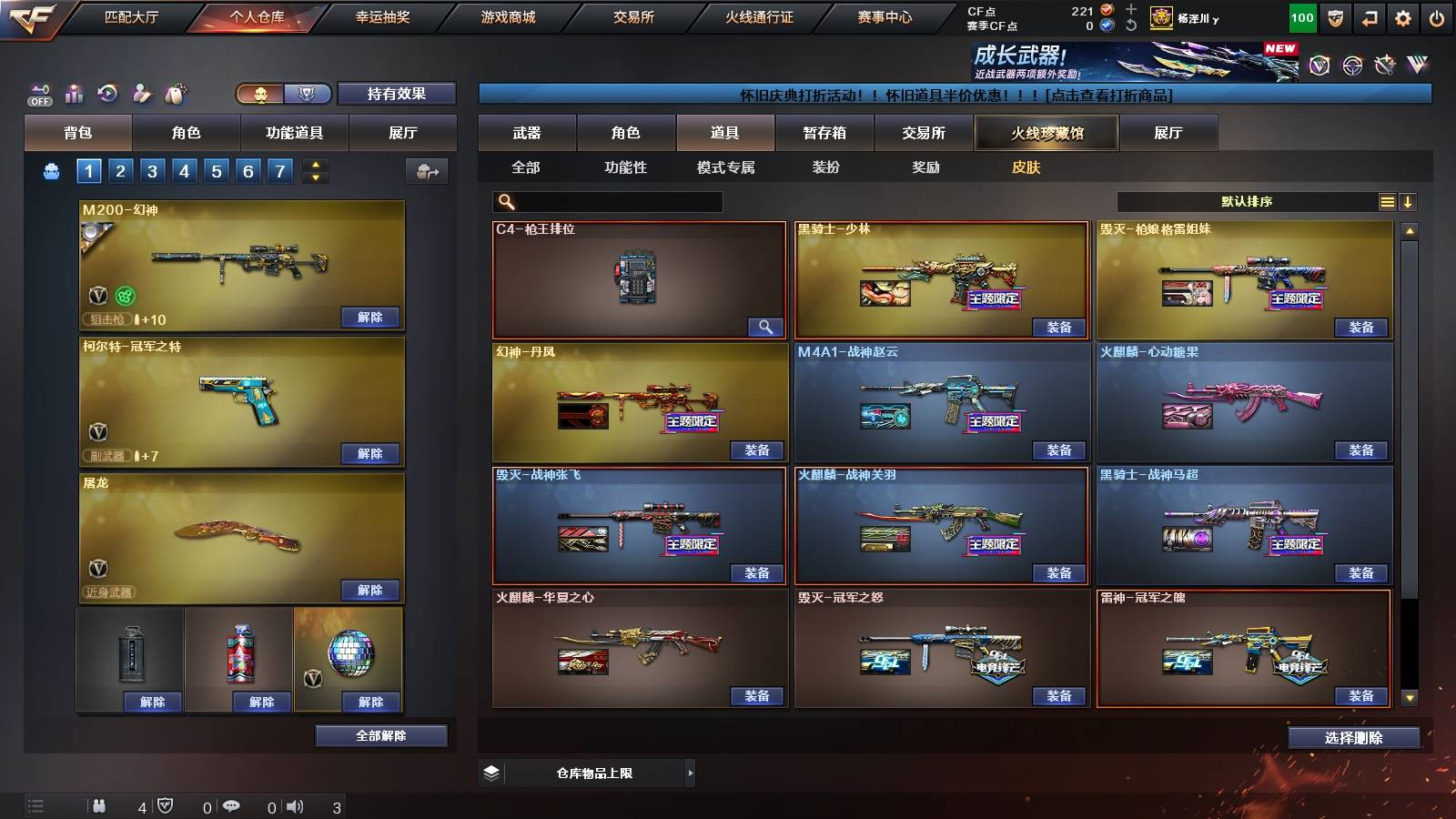Click the power/logout icon top right

pos(1435,17)
